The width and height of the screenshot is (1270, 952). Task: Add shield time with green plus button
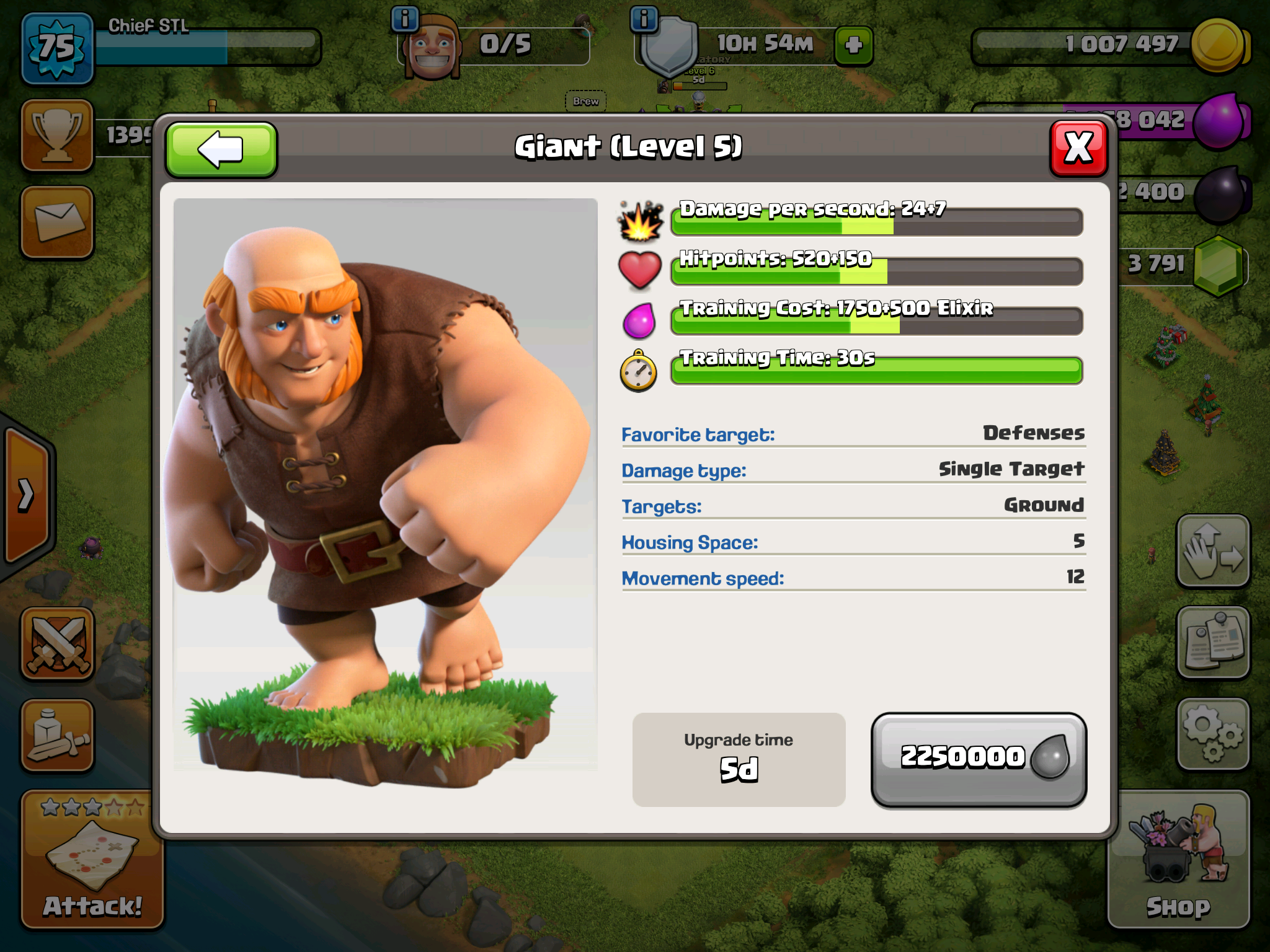tap(853, 45)
